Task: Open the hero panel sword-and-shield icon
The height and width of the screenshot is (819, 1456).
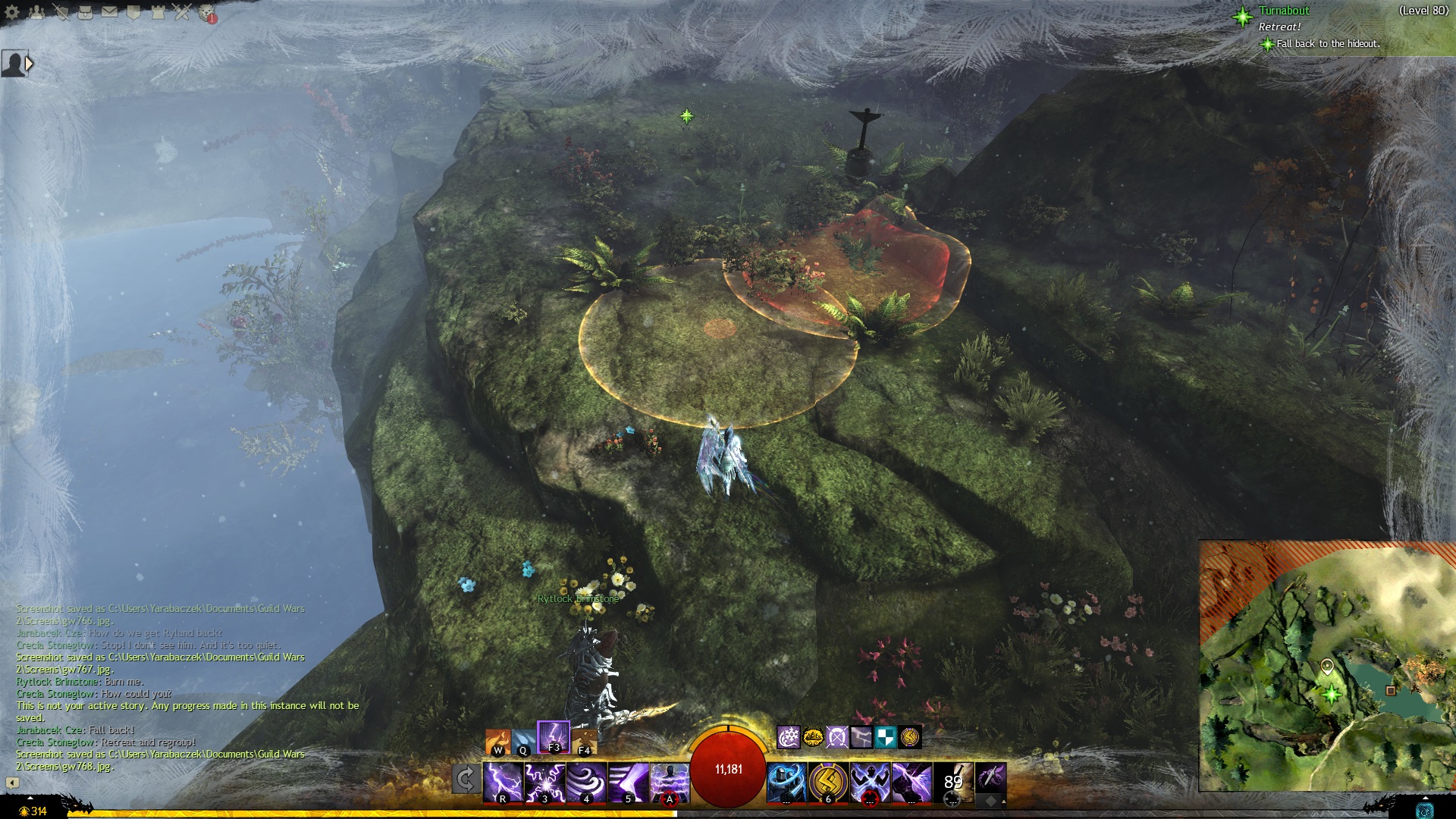Action: click(x=61, y=12)
